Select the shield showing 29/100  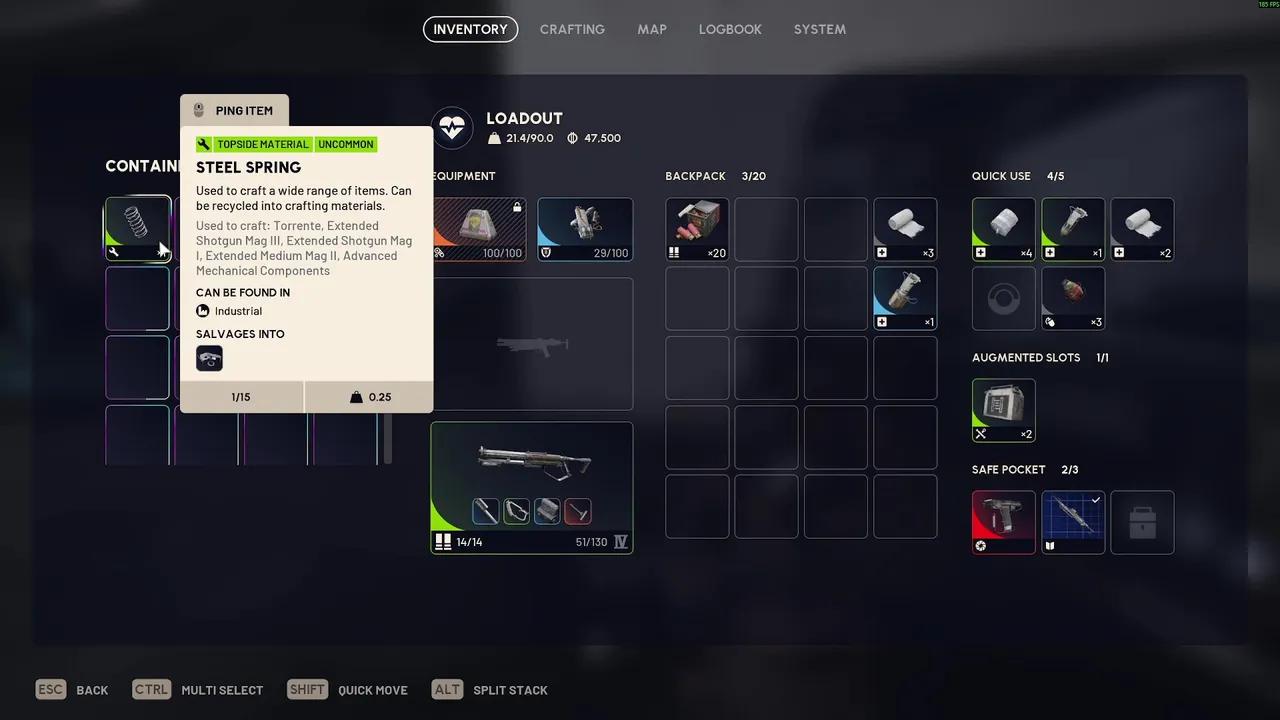[585, 228]
